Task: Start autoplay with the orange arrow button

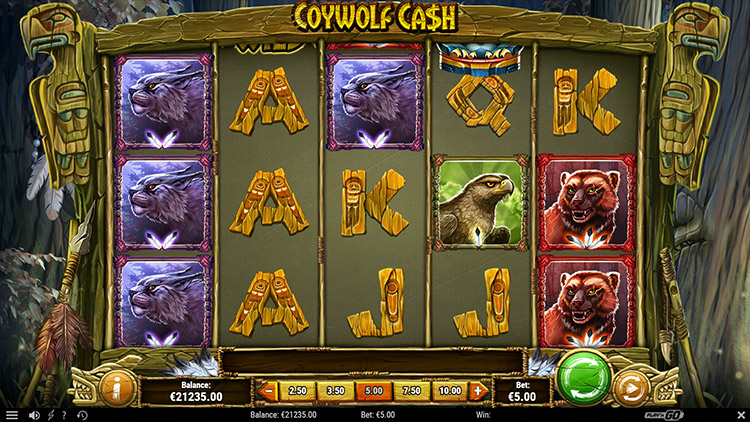Action: coord(631,387)
